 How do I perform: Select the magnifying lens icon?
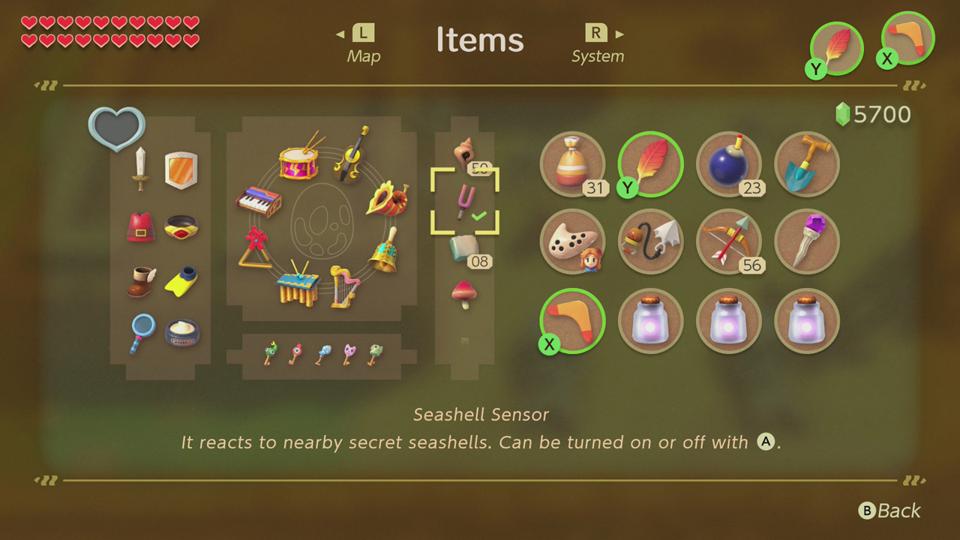[142, 332]
